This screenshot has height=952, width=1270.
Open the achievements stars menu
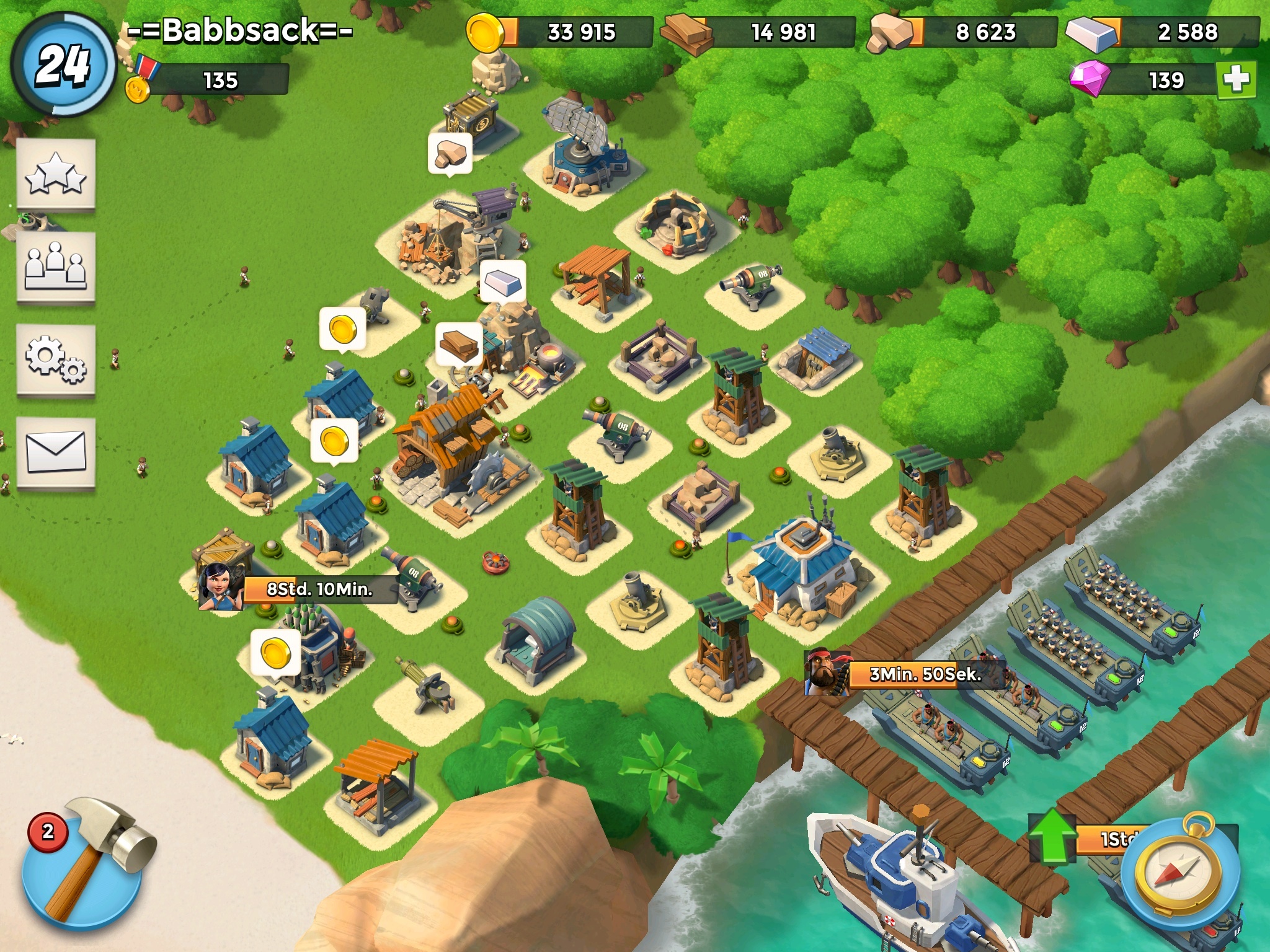[56, 174]
